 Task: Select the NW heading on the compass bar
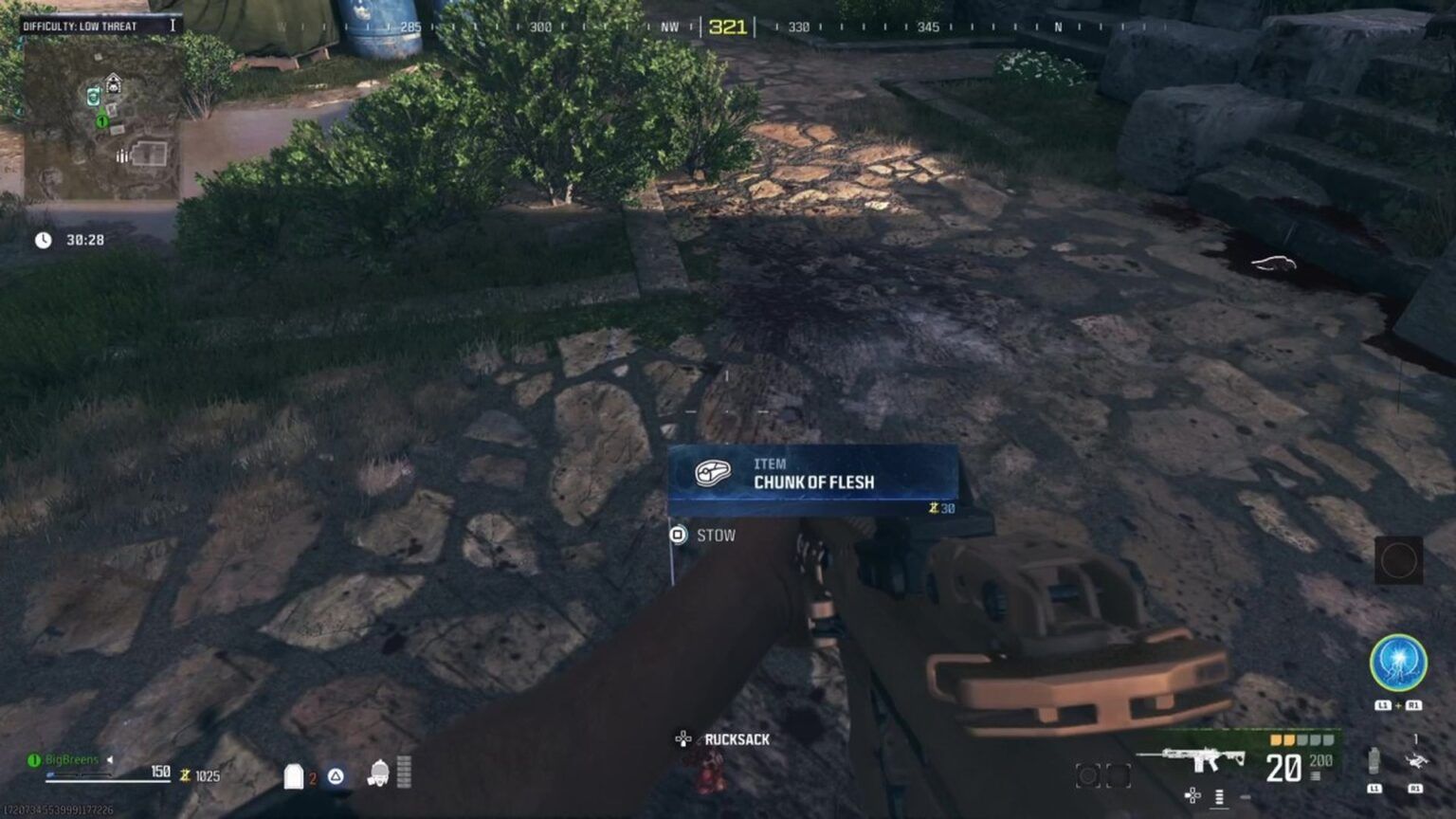tap(669, 27)
